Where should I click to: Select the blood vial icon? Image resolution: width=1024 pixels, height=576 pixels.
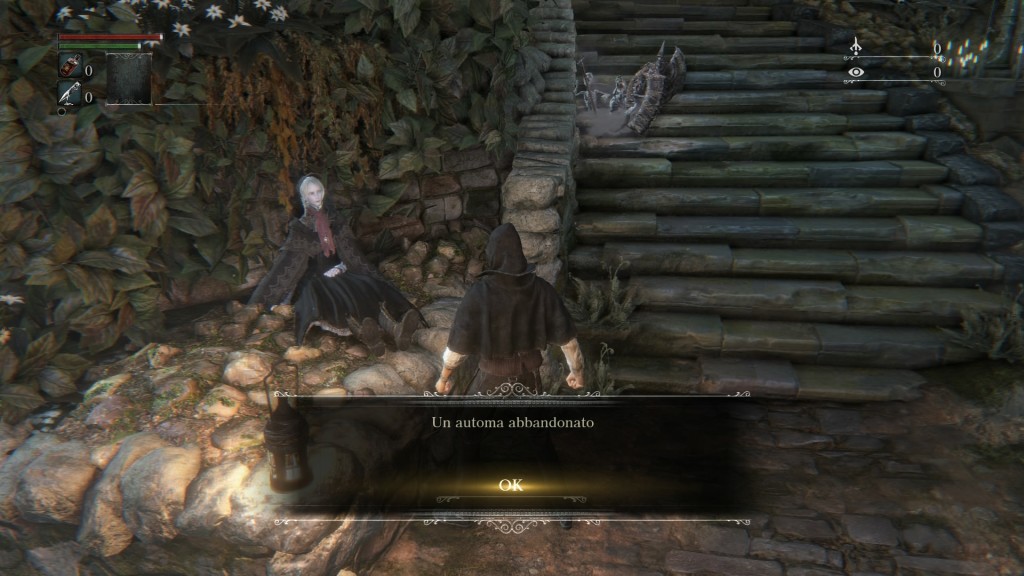pyautogui.click(x=71, y=69)
